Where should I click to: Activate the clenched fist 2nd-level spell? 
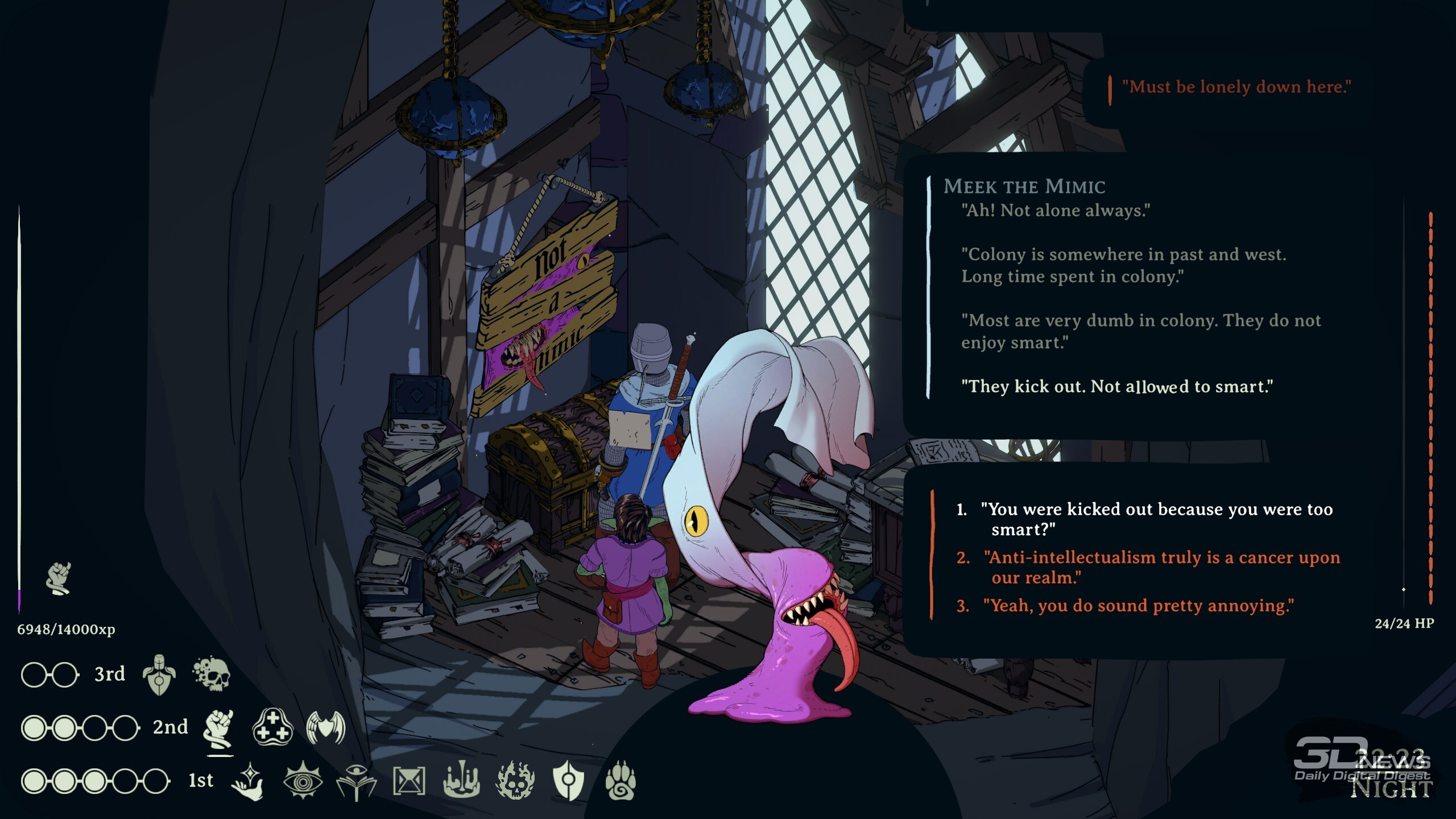tap(220, 729)
